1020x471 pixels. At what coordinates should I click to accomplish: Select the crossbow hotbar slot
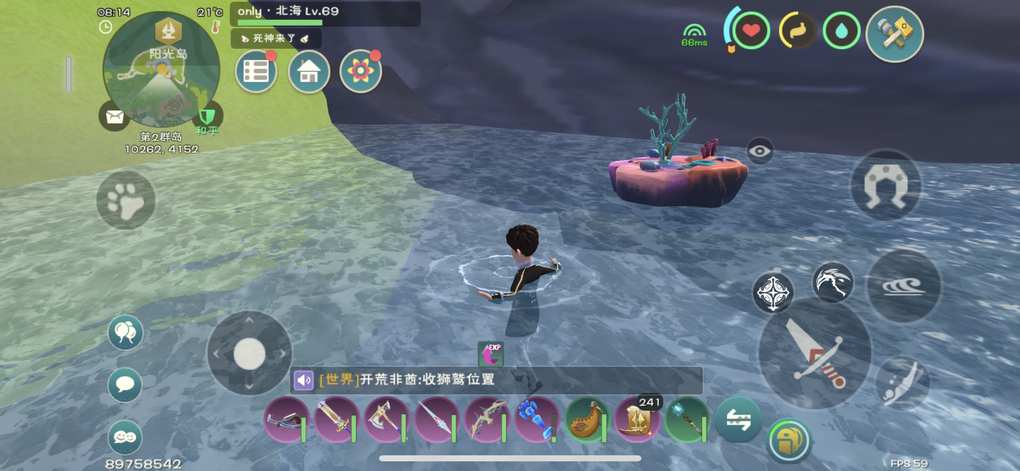(x=286, y=419)
